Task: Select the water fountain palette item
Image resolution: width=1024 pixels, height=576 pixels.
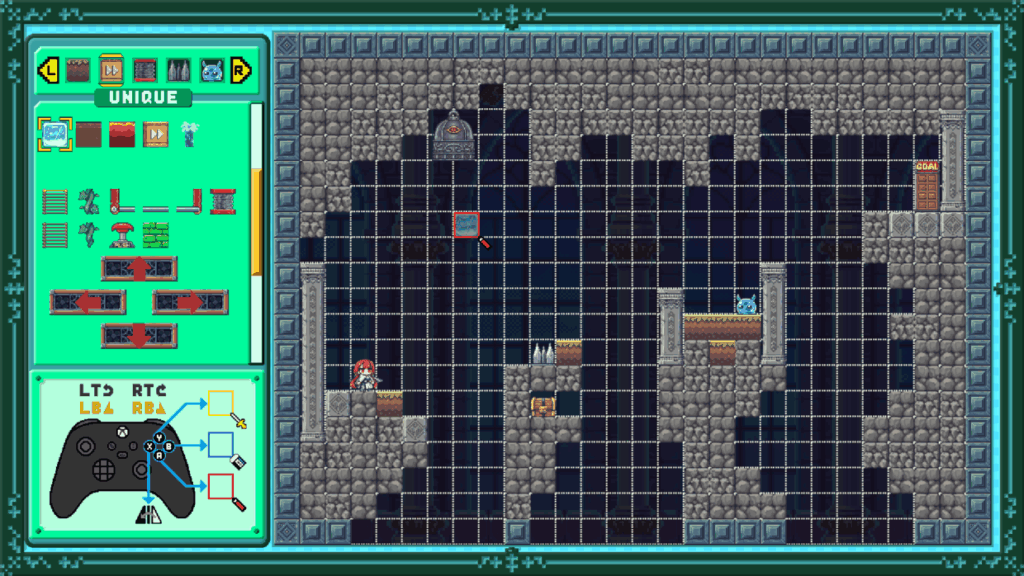Action: tap(189, 133)
